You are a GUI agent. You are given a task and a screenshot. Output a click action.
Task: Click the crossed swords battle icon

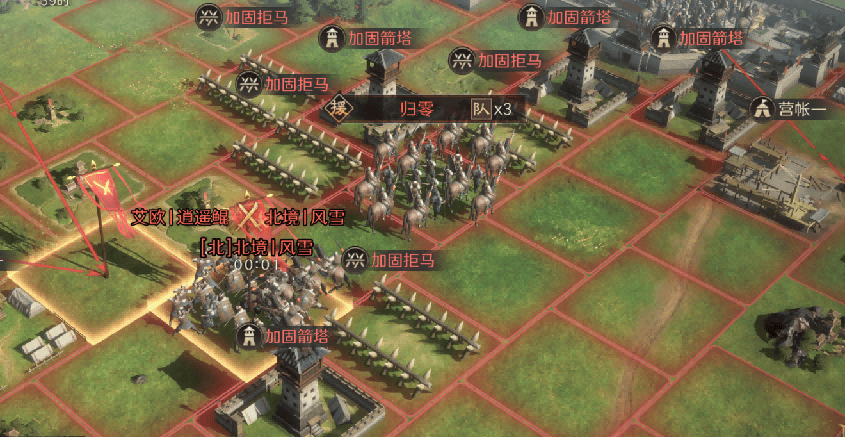tap(246, 217)
